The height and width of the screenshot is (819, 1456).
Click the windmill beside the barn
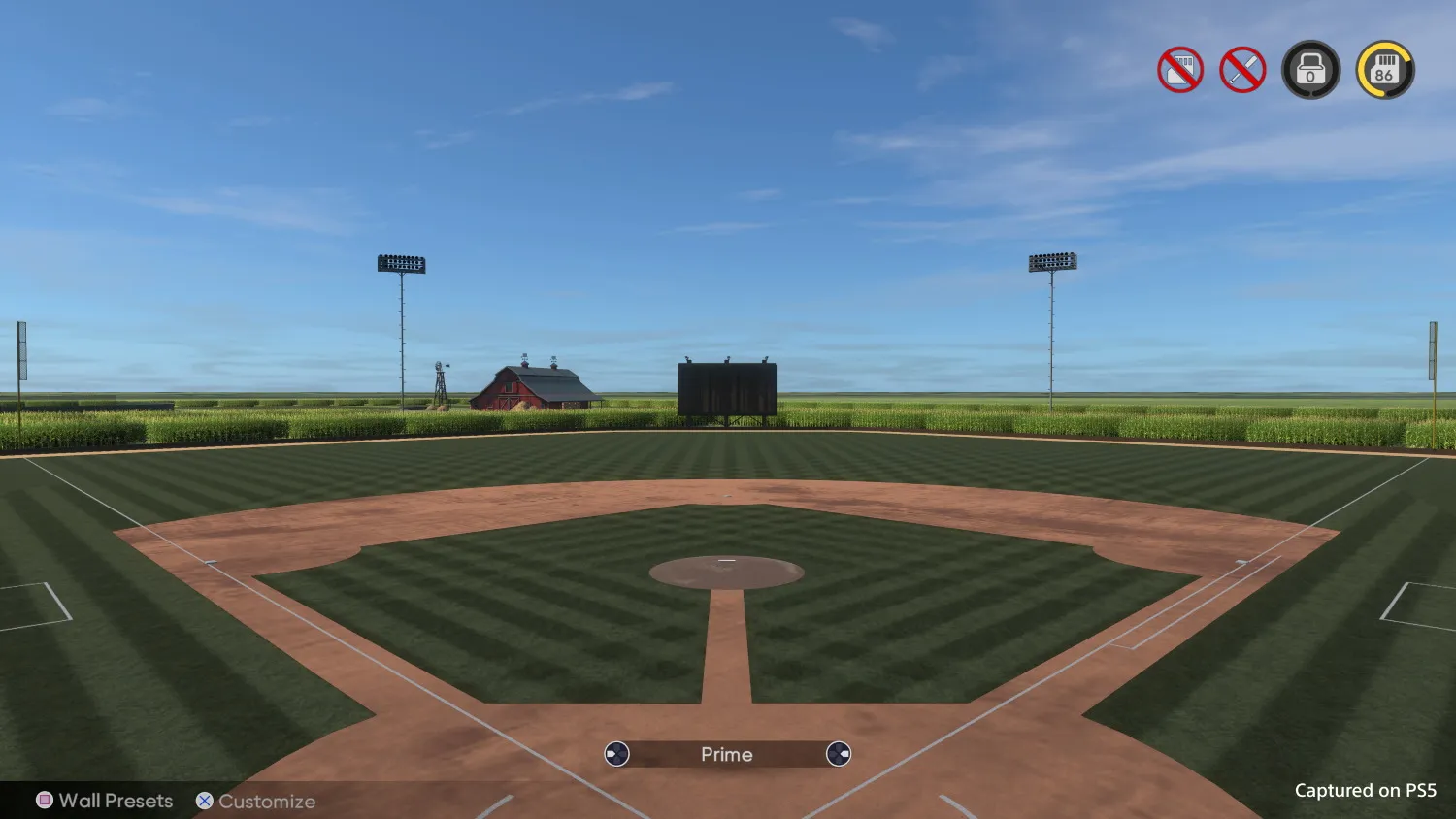click(442, 380)
